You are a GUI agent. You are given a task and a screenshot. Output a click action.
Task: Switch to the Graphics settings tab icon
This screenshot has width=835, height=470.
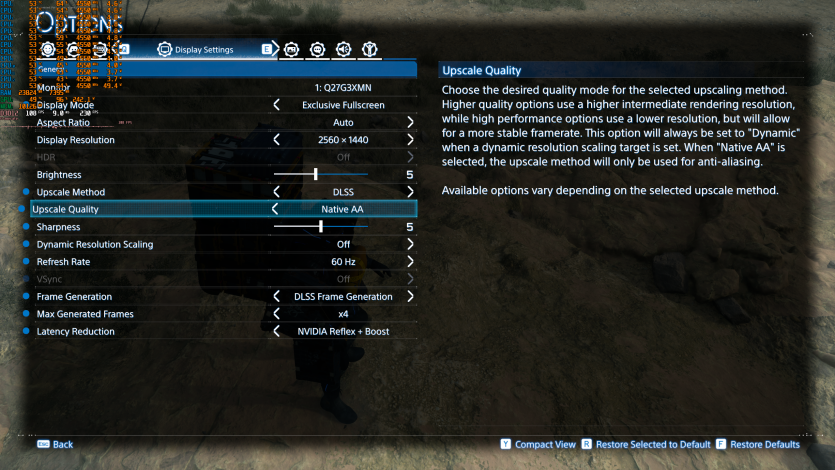[292, 48]
